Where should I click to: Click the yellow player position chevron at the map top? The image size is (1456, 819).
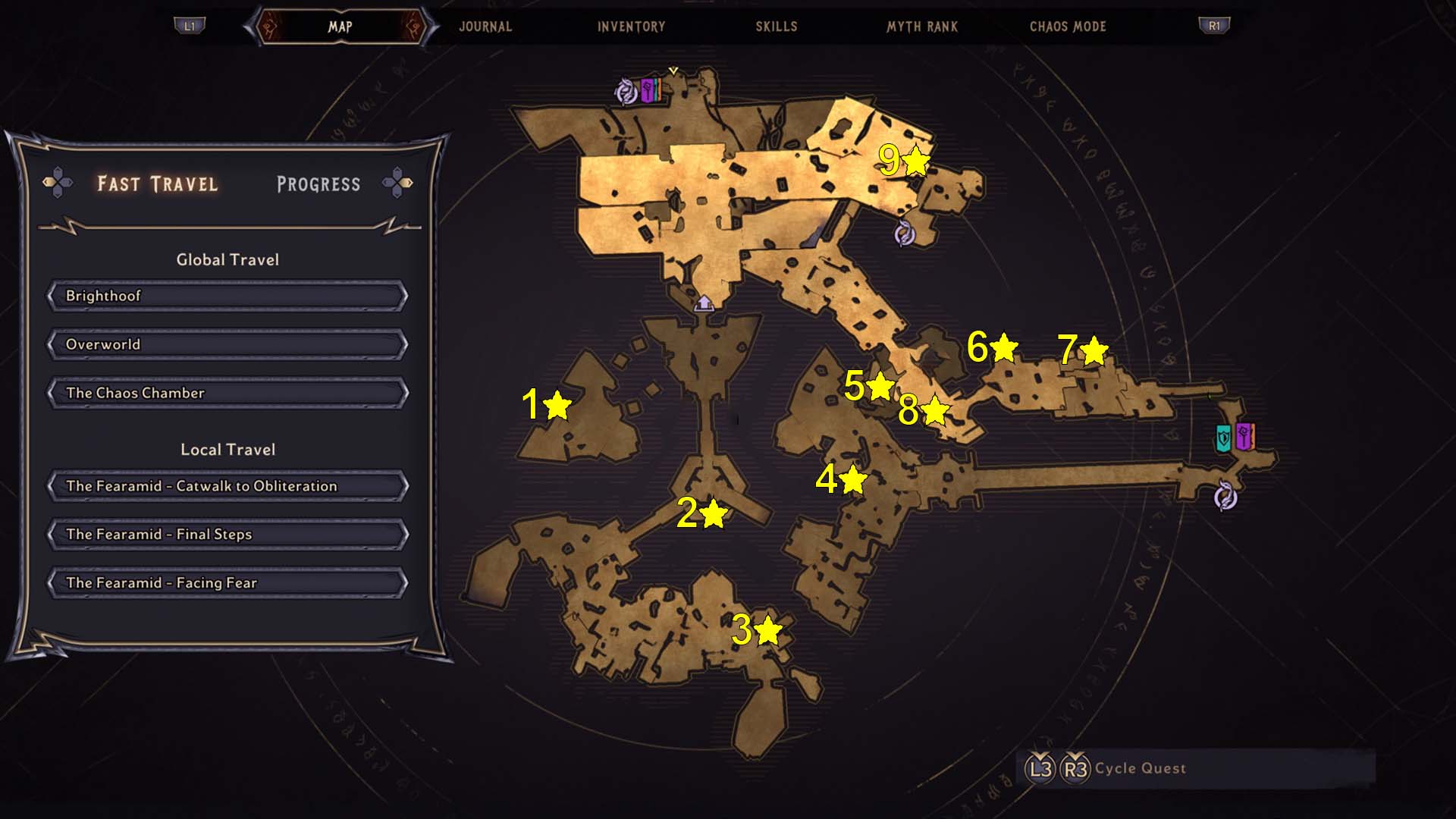[x=672, y=71]
